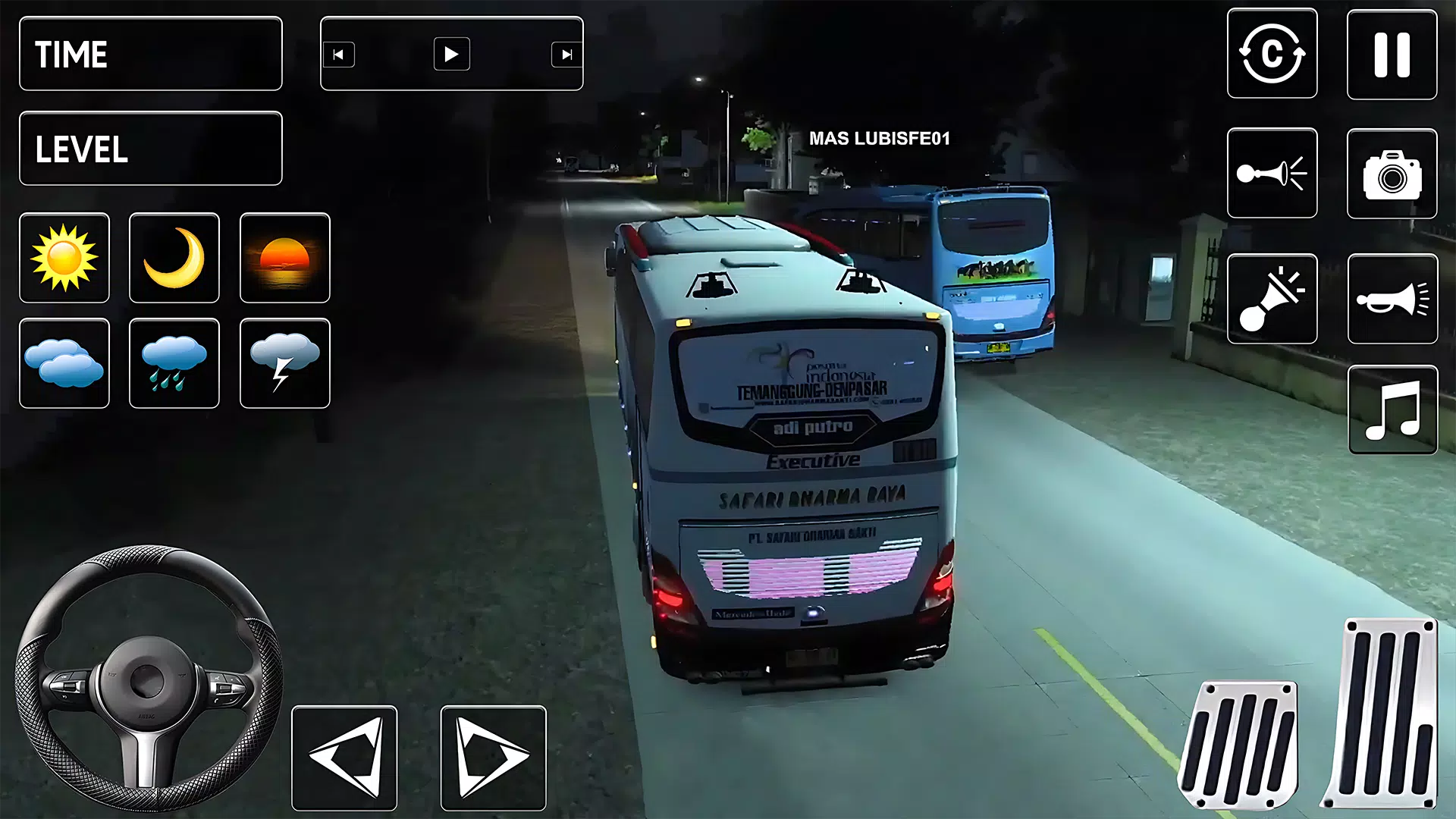Open the TIME menu
Screen dimensions: 1456x819
[149, 53]
